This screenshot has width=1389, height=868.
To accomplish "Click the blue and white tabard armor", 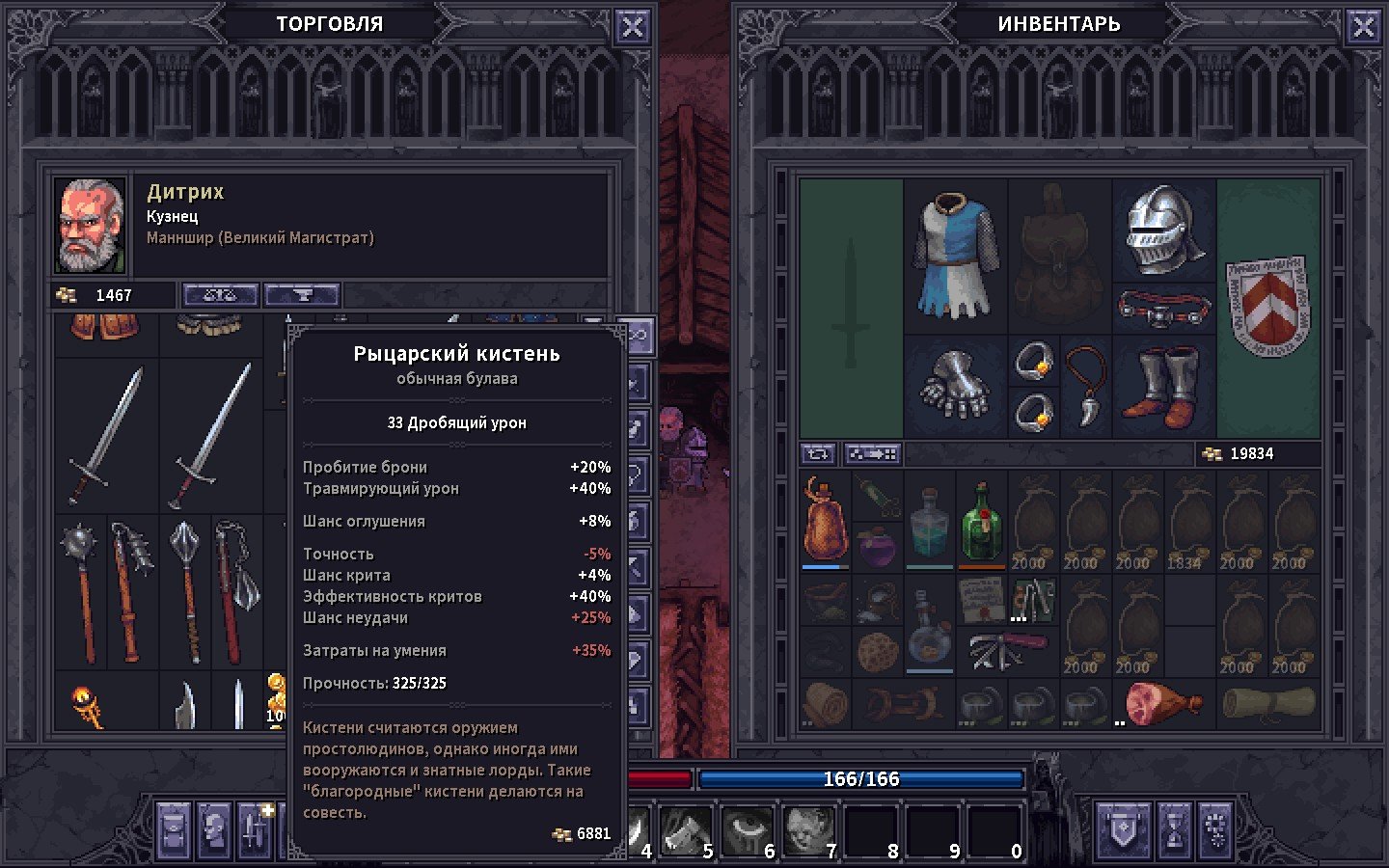I will 955,255.
